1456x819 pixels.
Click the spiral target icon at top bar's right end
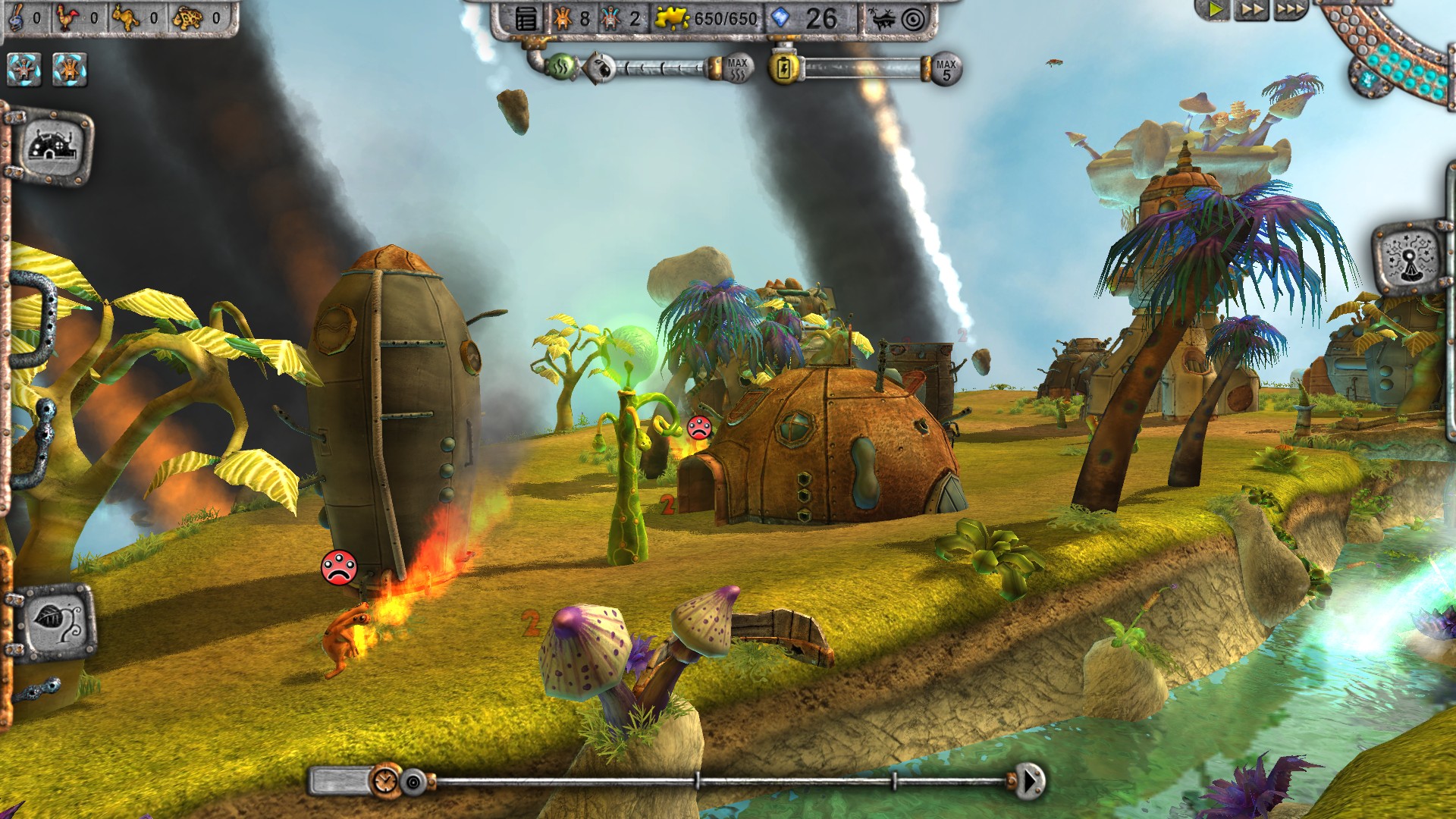click(x=914, y=20)
